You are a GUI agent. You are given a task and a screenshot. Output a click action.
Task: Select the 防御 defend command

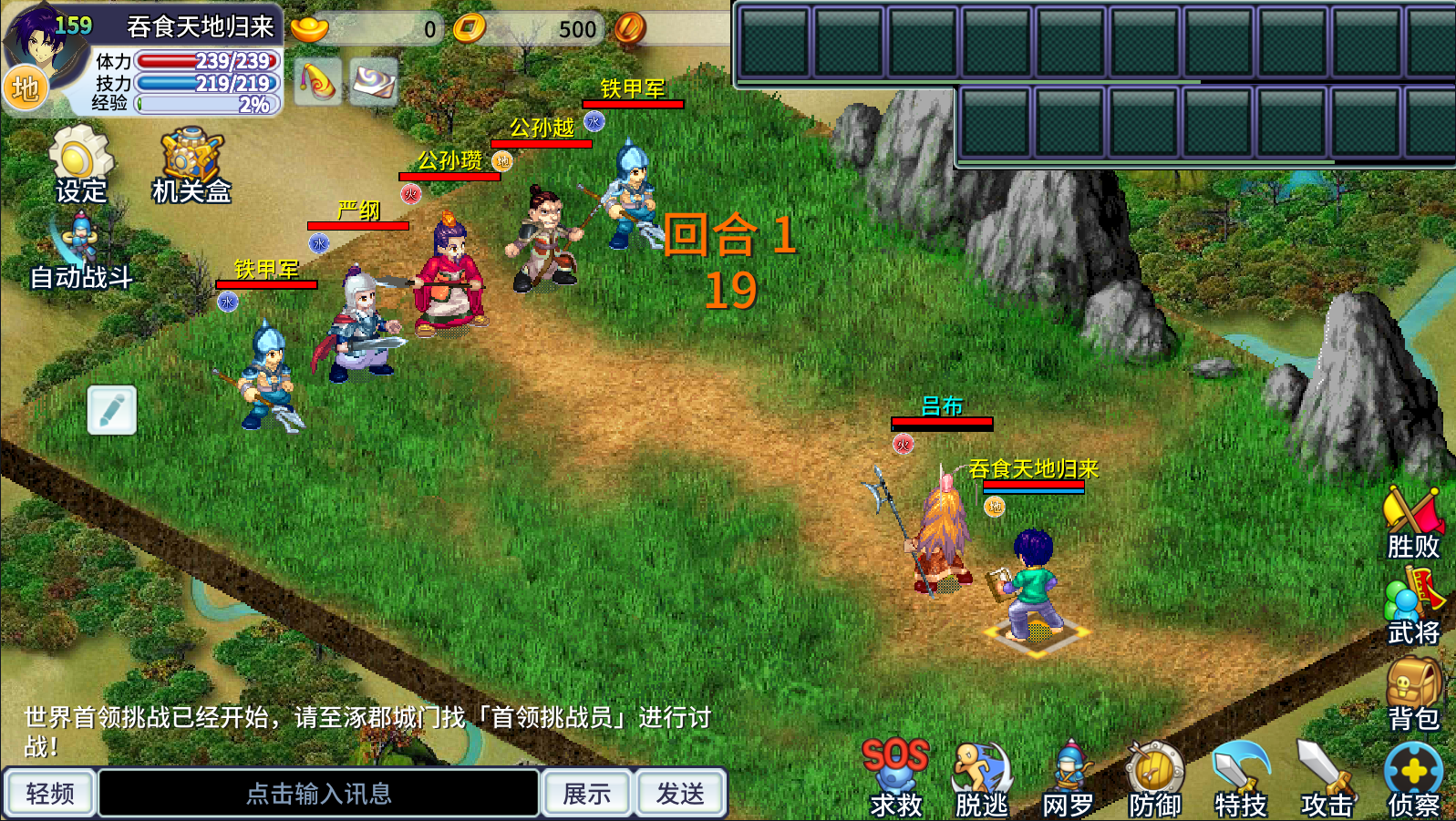1154,777
